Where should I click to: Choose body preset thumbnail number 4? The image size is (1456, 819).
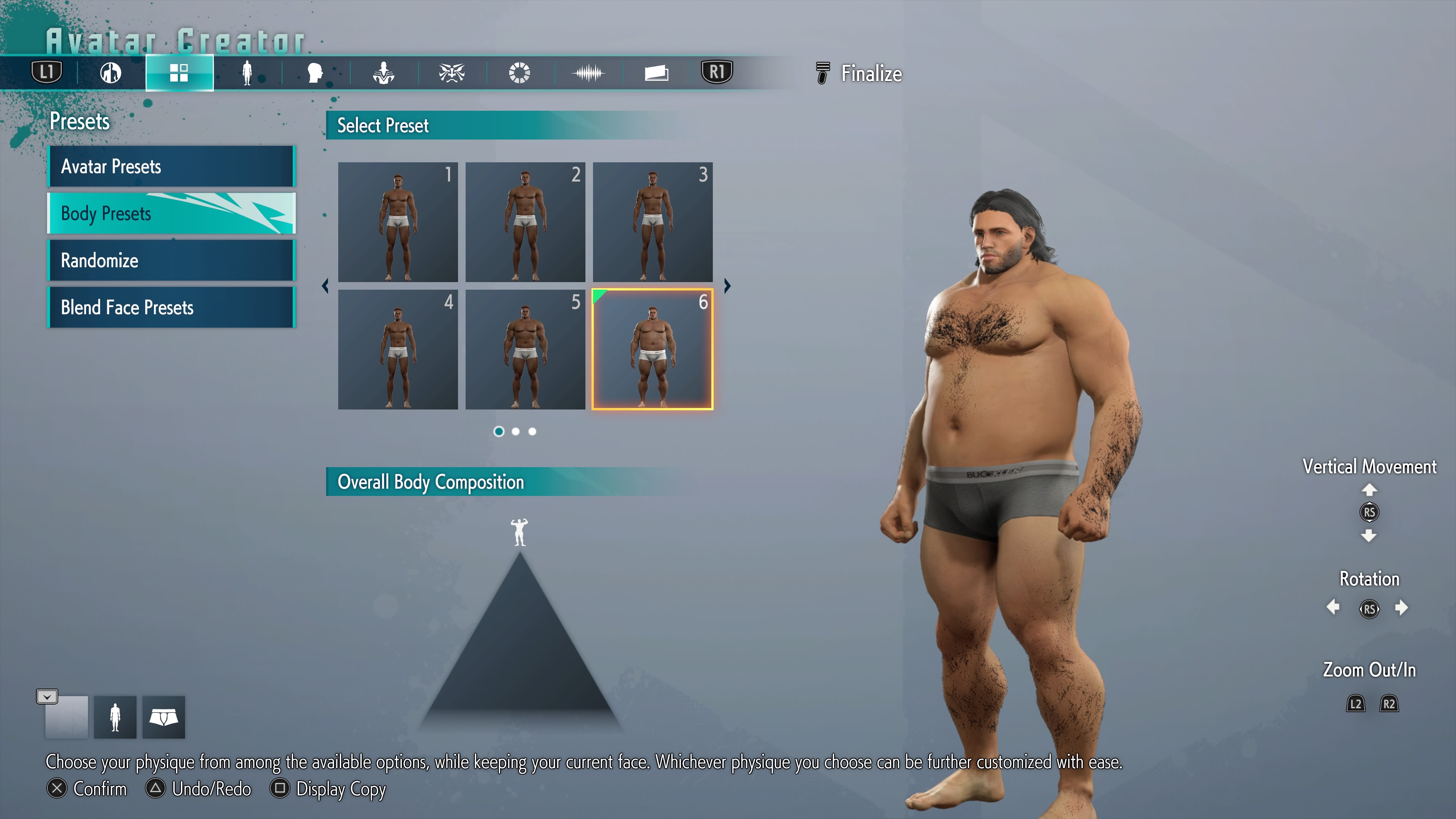(398, 349)
